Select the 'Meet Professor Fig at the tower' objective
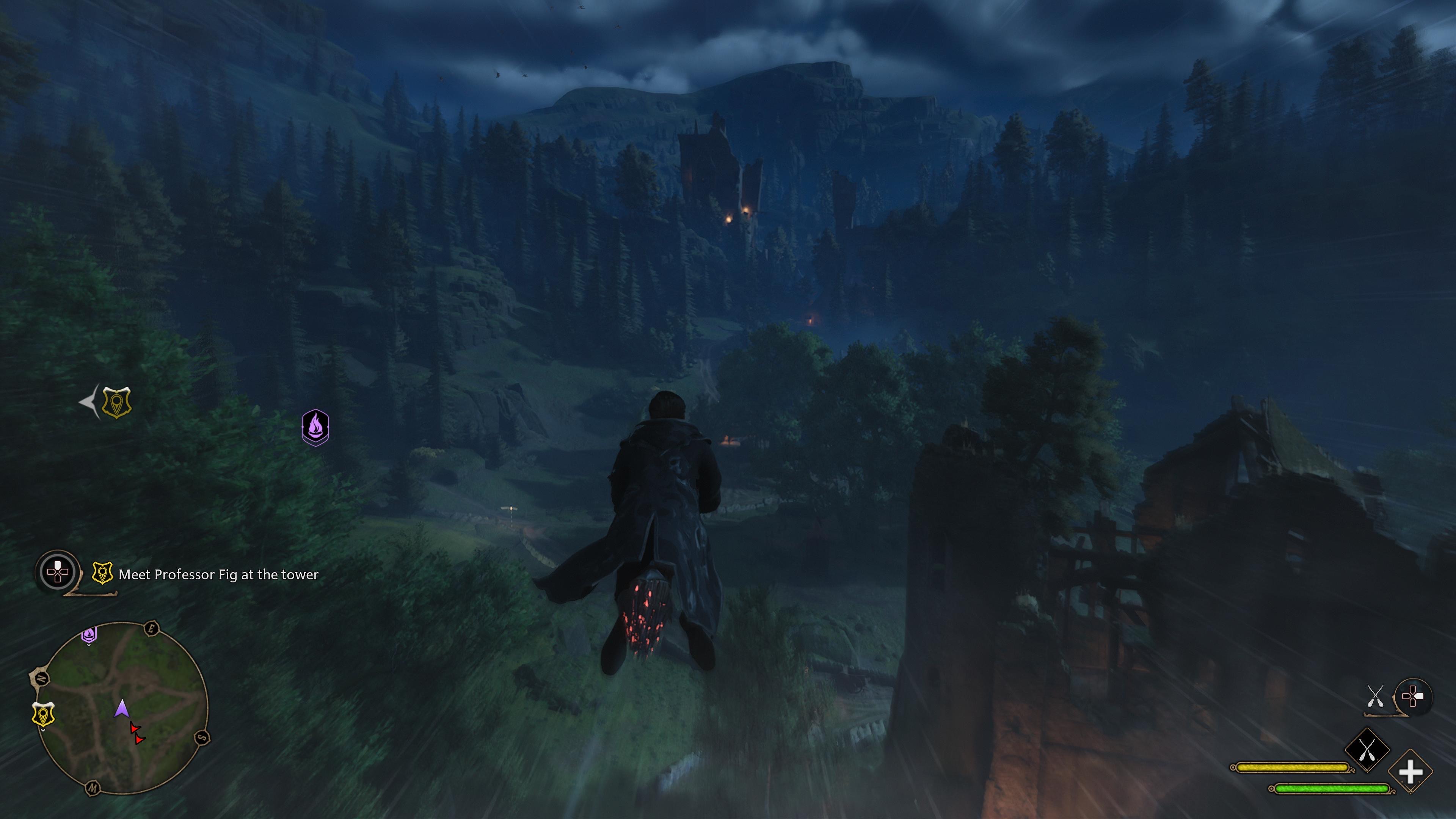1456x819 pixels. [218, 575]
